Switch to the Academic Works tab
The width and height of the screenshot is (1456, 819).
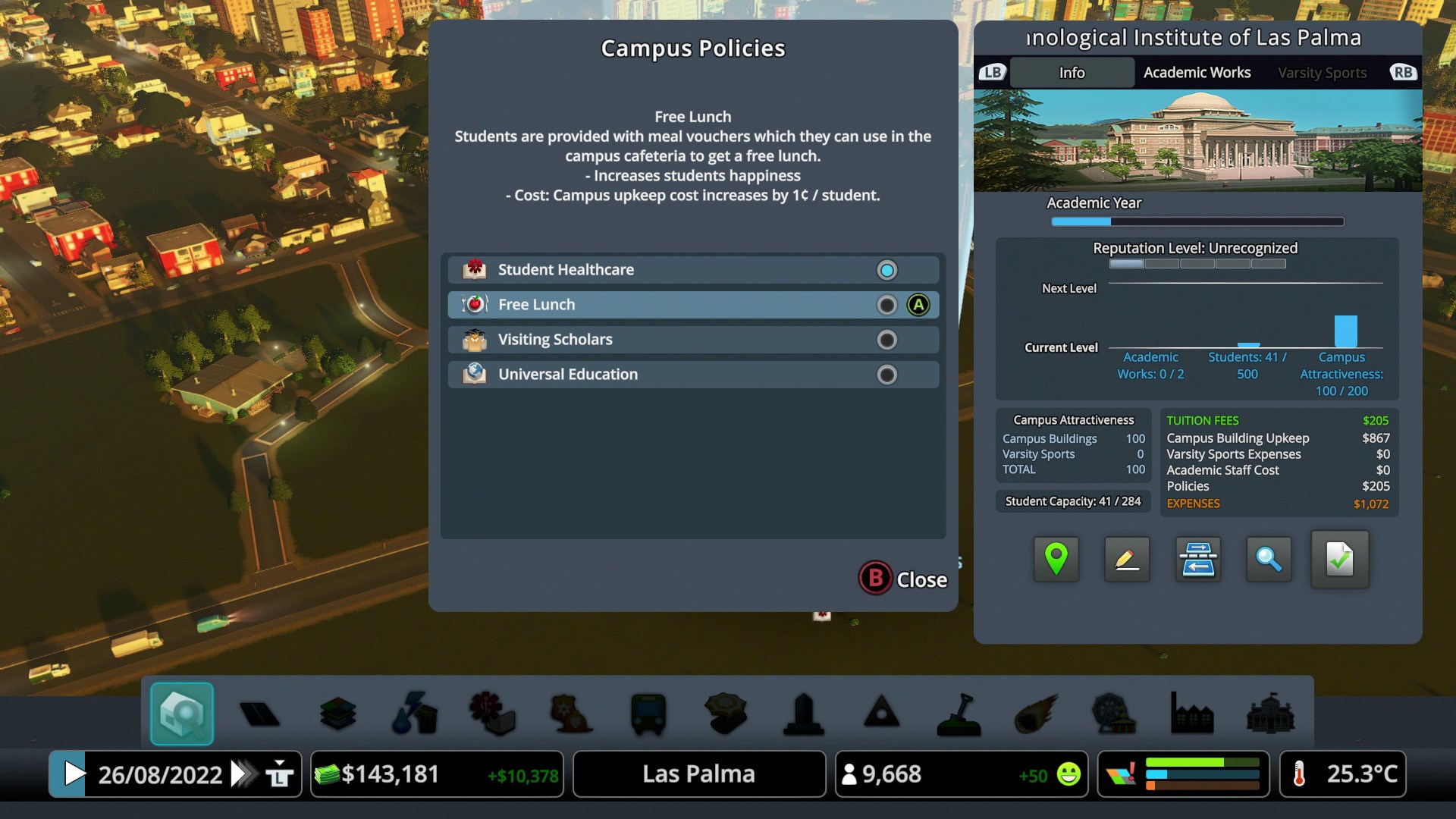pos(1197,73)
